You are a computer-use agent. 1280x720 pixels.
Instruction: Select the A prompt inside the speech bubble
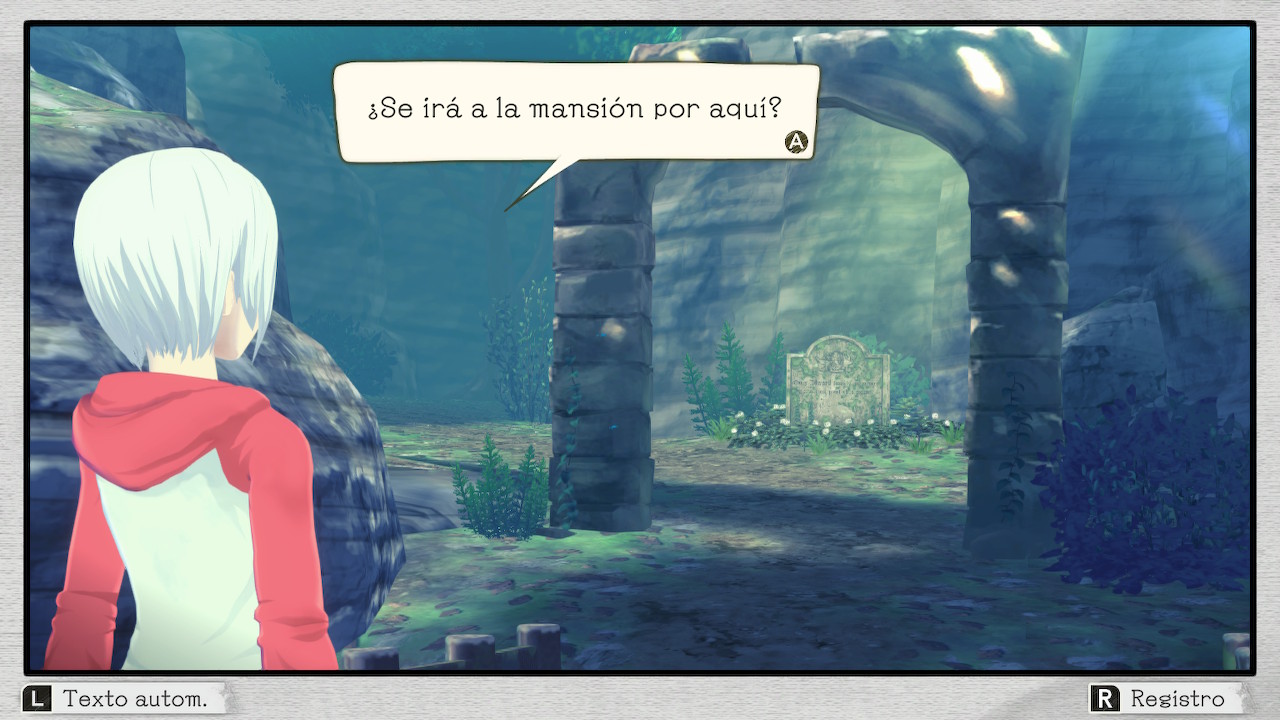795,142
